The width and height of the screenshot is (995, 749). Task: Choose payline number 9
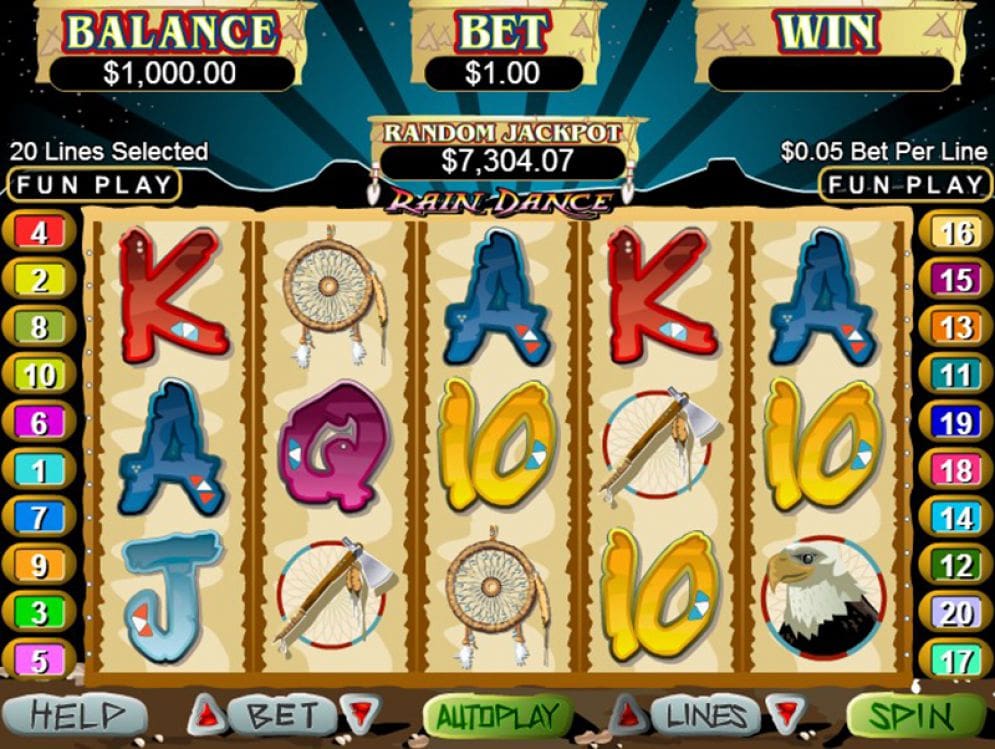39,566
